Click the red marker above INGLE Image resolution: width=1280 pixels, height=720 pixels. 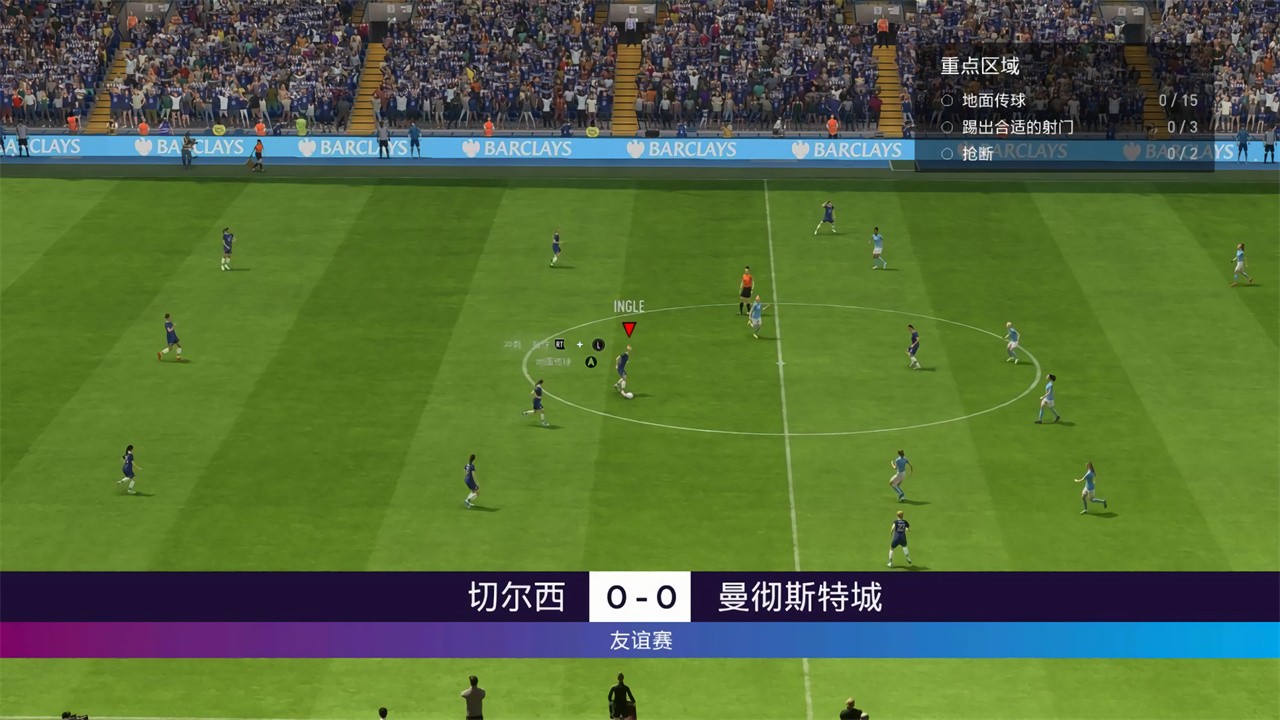pyautogui.click(x=629, y=329)
